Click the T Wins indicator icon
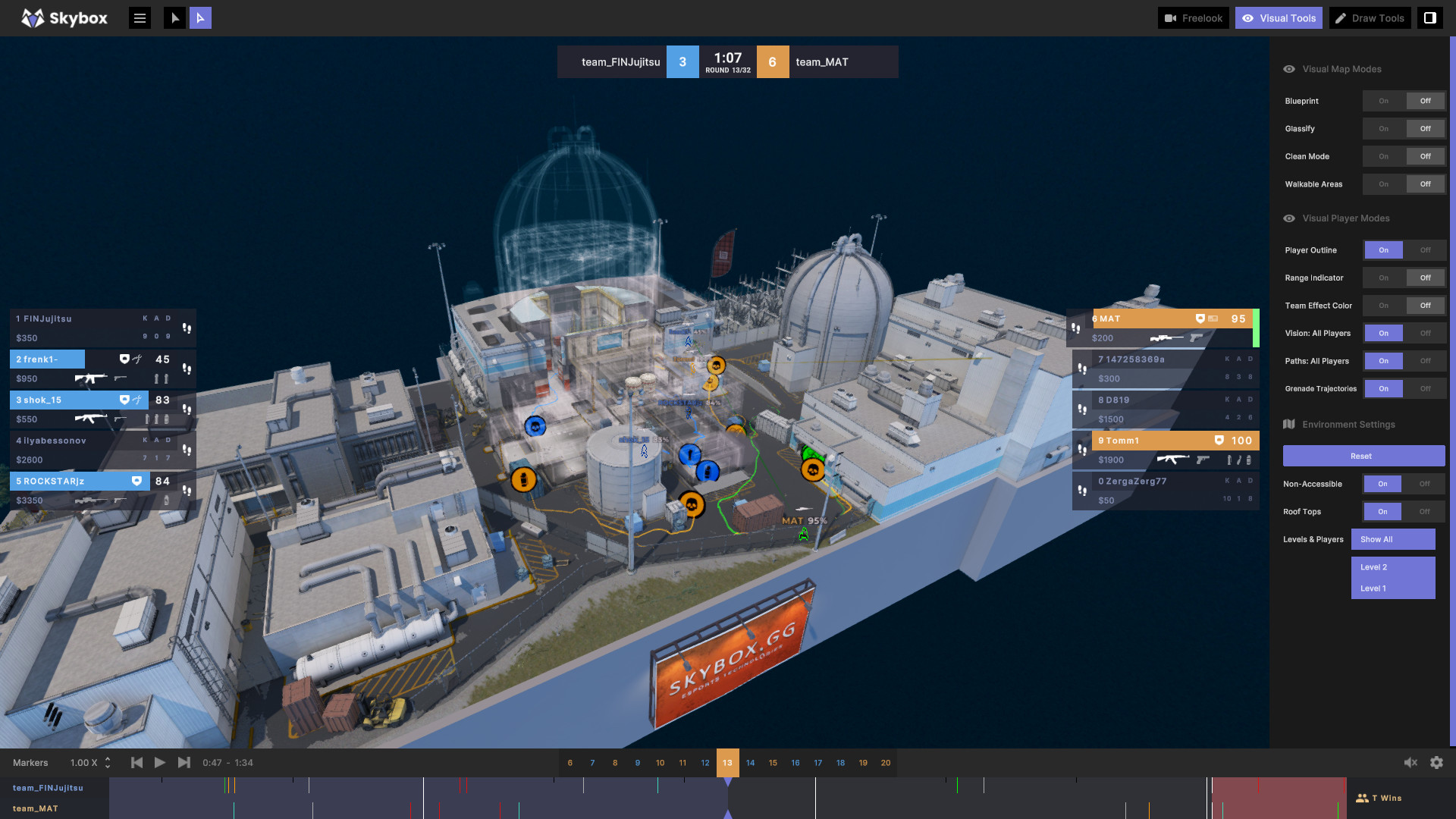Image resolution: width=1456 pixels, height=819 pixels. [1363, 798]
